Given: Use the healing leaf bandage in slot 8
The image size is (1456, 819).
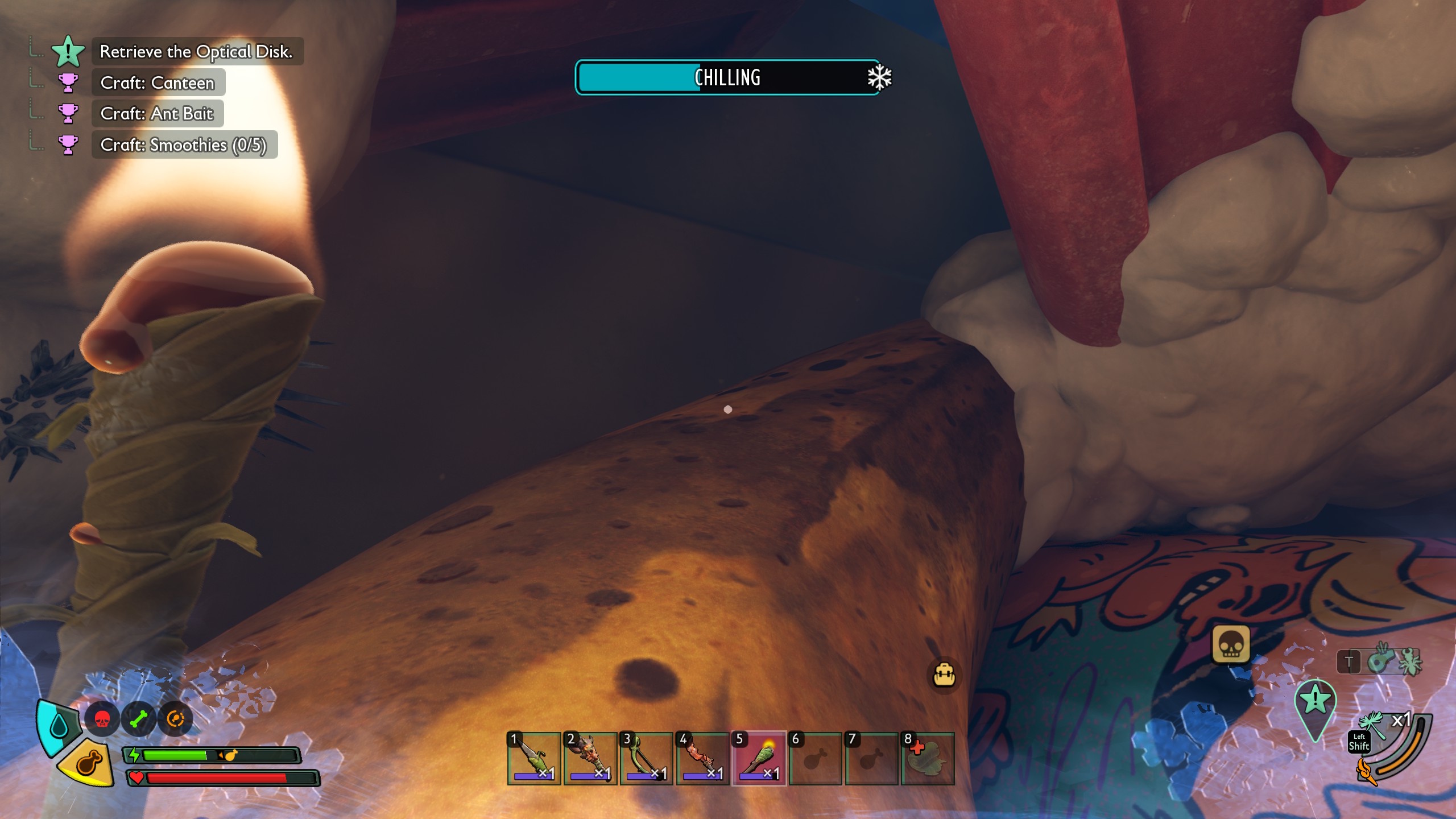Looking at the screenshot, I should 928,758.
